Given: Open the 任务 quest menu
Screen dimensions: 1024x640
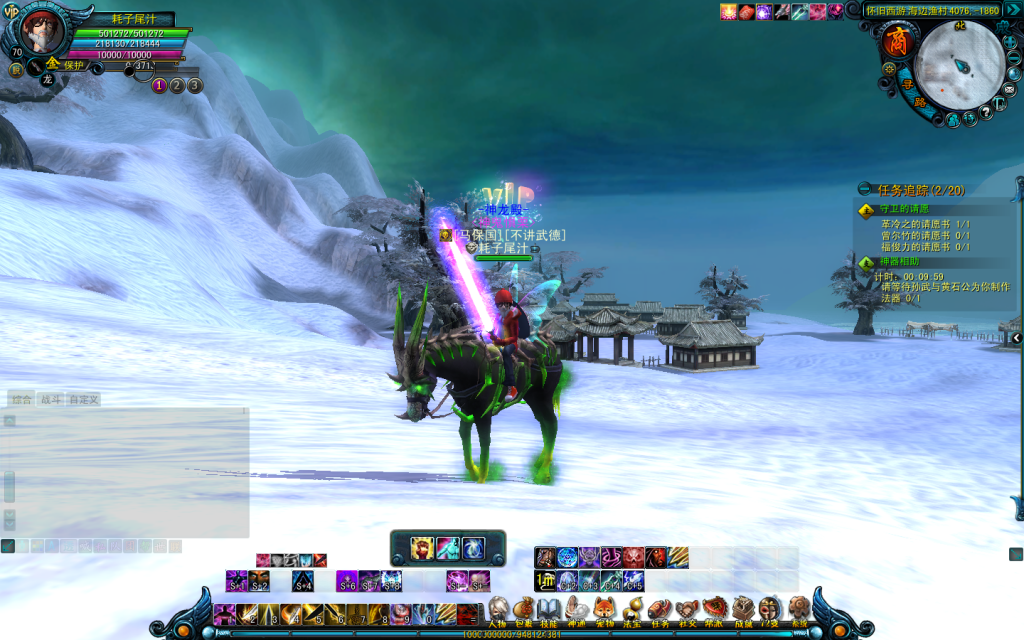Looking at the screenshot, I should coord(660,608).
